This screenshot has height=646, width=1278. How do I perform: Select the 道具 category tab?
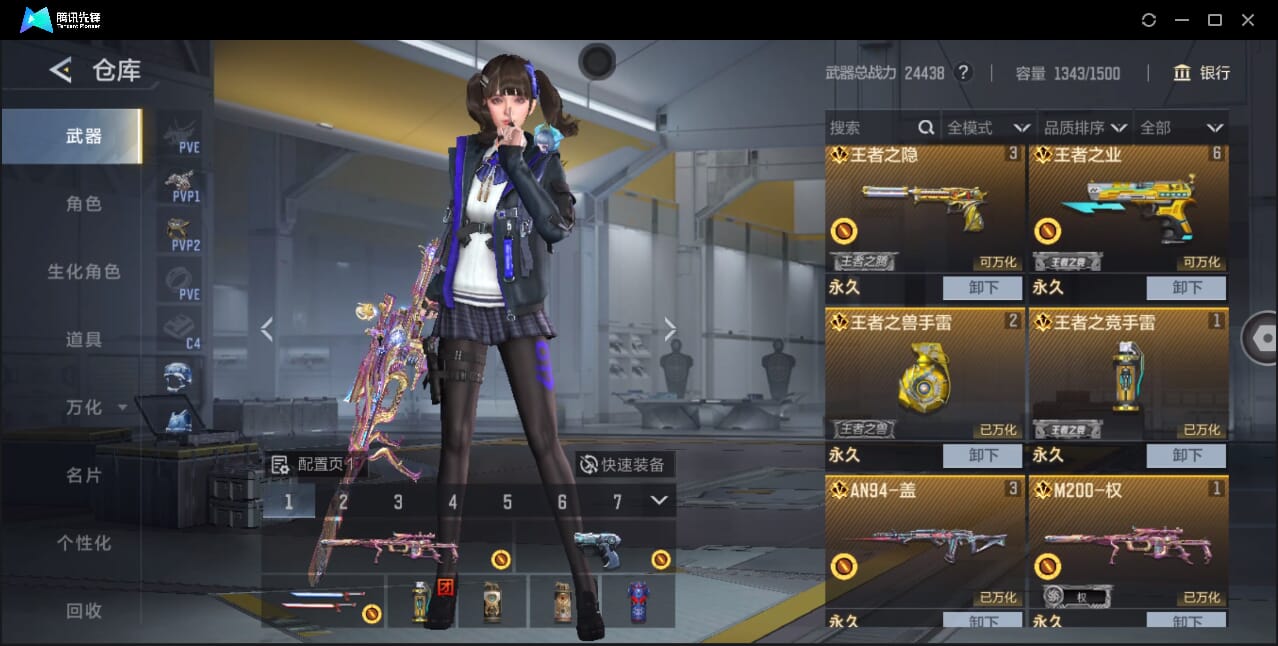click(x=83, y=339)
